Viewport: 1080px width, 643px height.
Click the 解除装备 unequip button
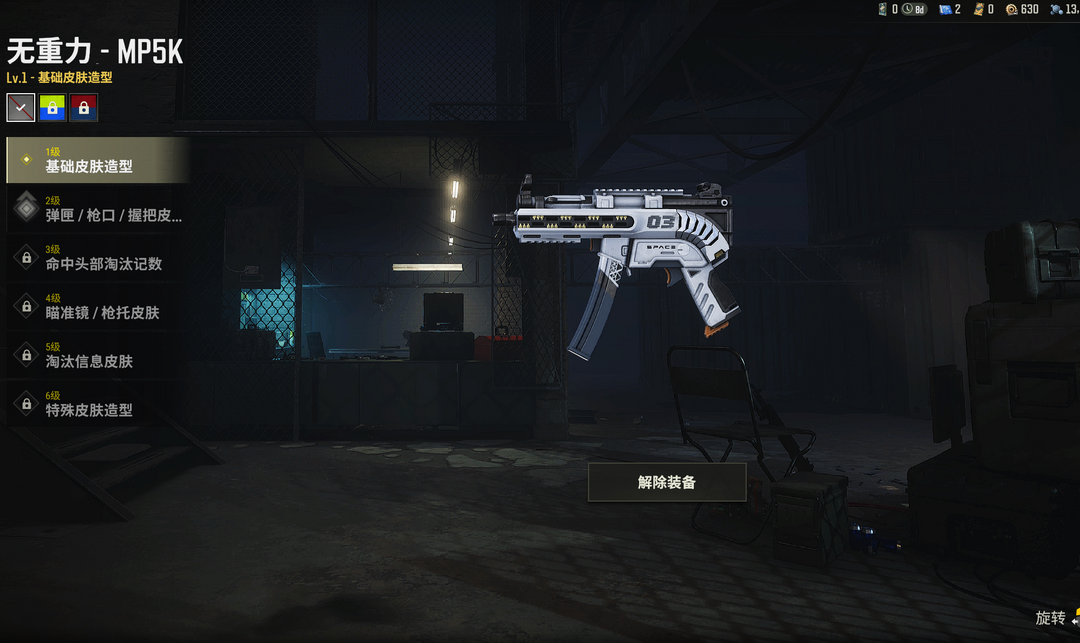pos(667,482)
